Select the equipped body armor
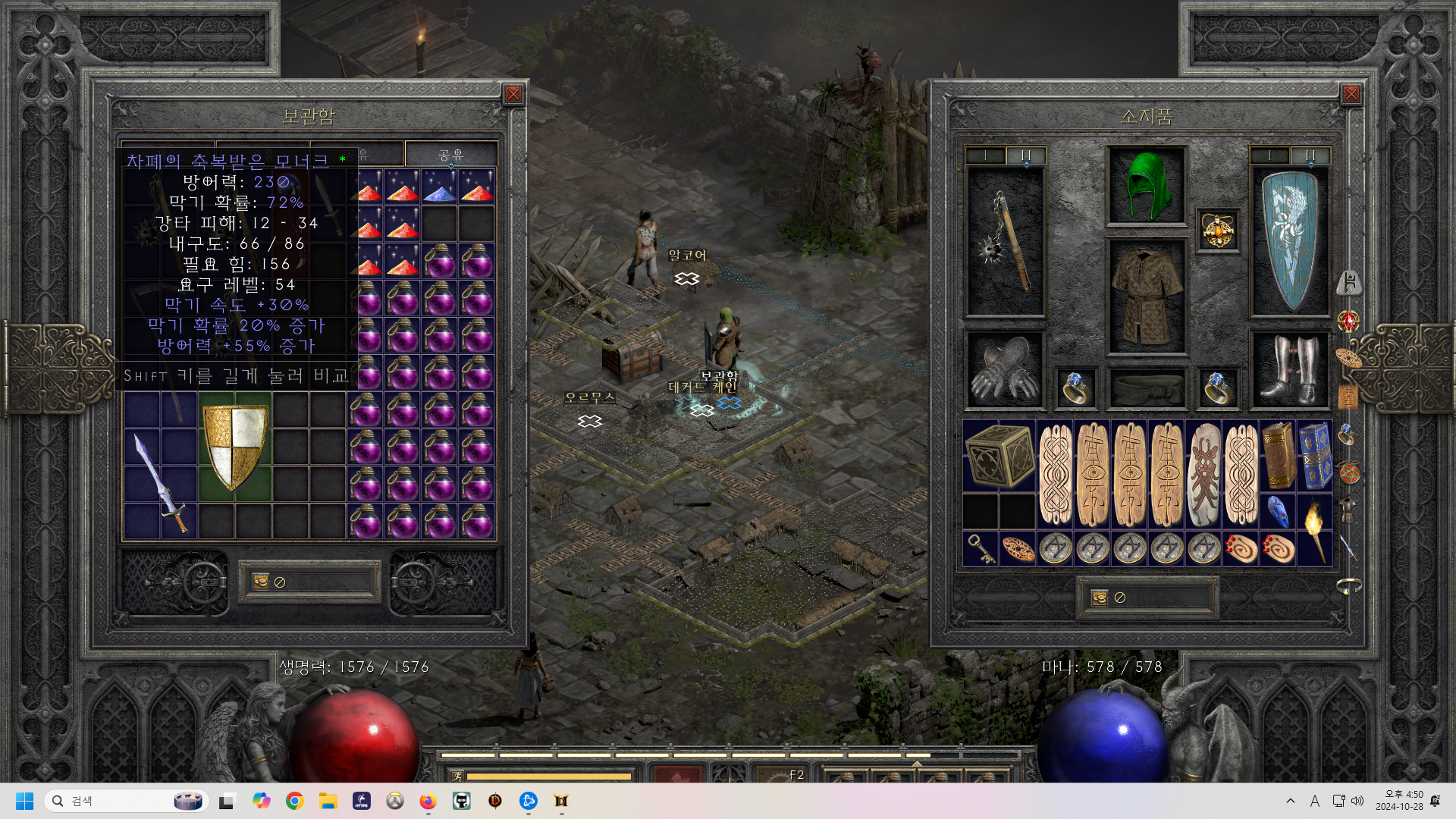 (1146, 297)
